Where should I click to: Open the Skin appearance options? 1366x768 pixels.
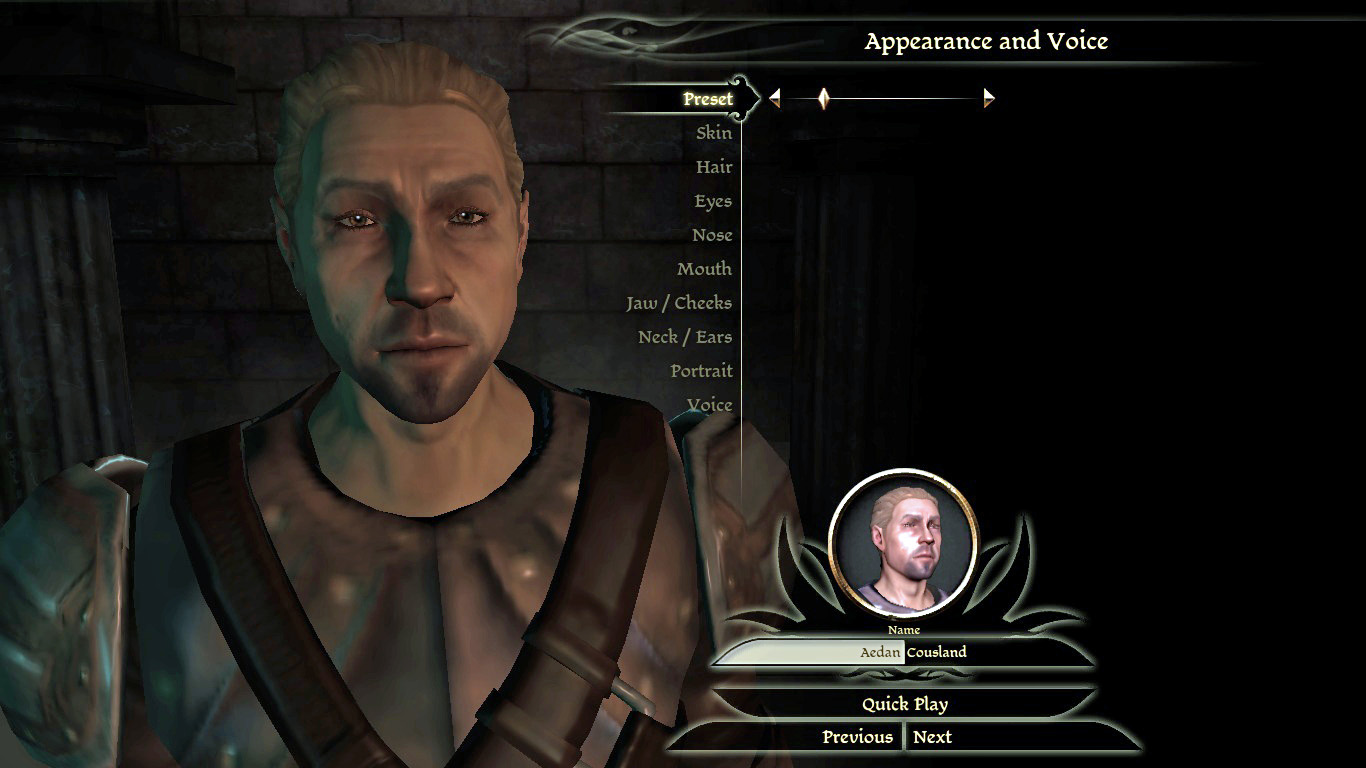[713, 133]
